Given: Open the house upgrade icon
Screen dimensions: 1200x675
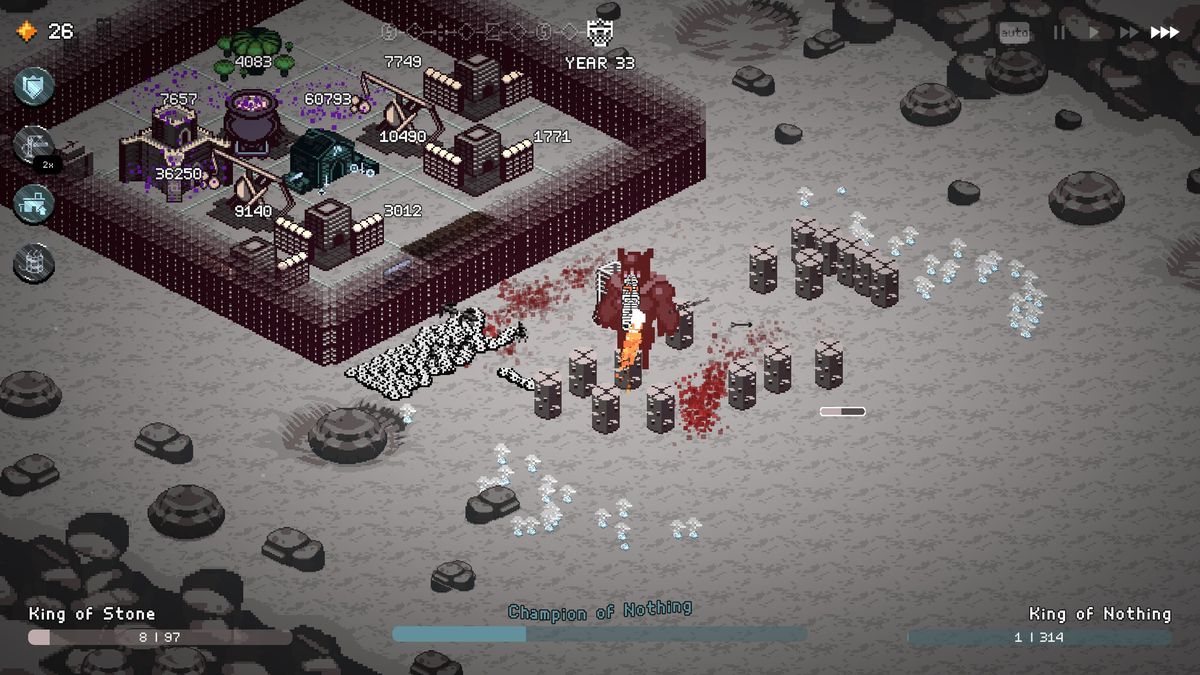Looking at the screenshot, I should click(x=33, y=204).
